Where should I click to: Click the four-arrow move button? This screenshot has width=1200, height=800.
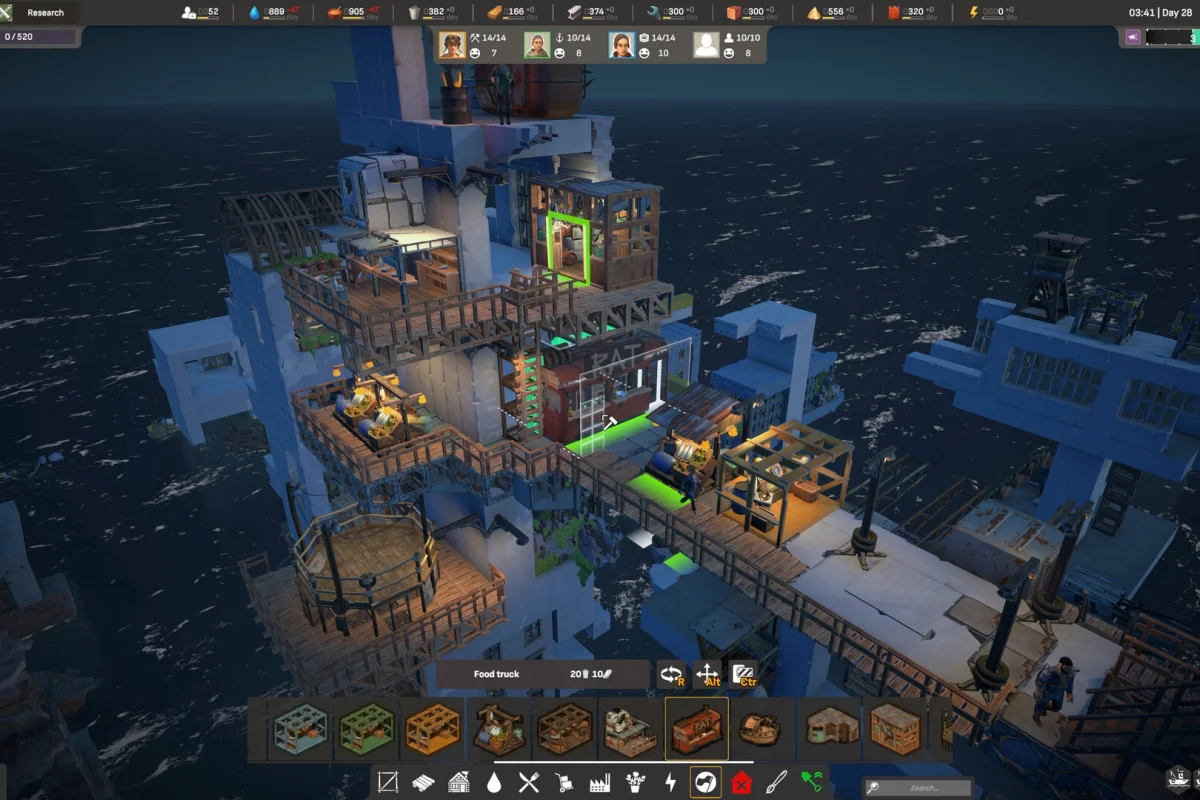click(707, 675)
